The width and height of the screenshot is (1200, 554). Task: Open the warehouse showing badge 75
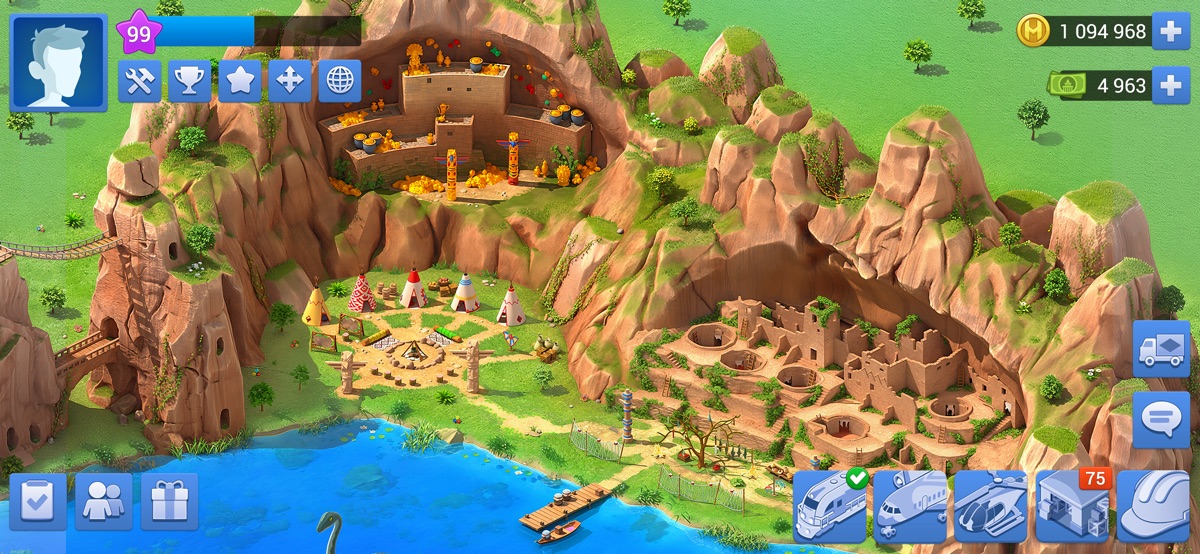[1071, 506]
